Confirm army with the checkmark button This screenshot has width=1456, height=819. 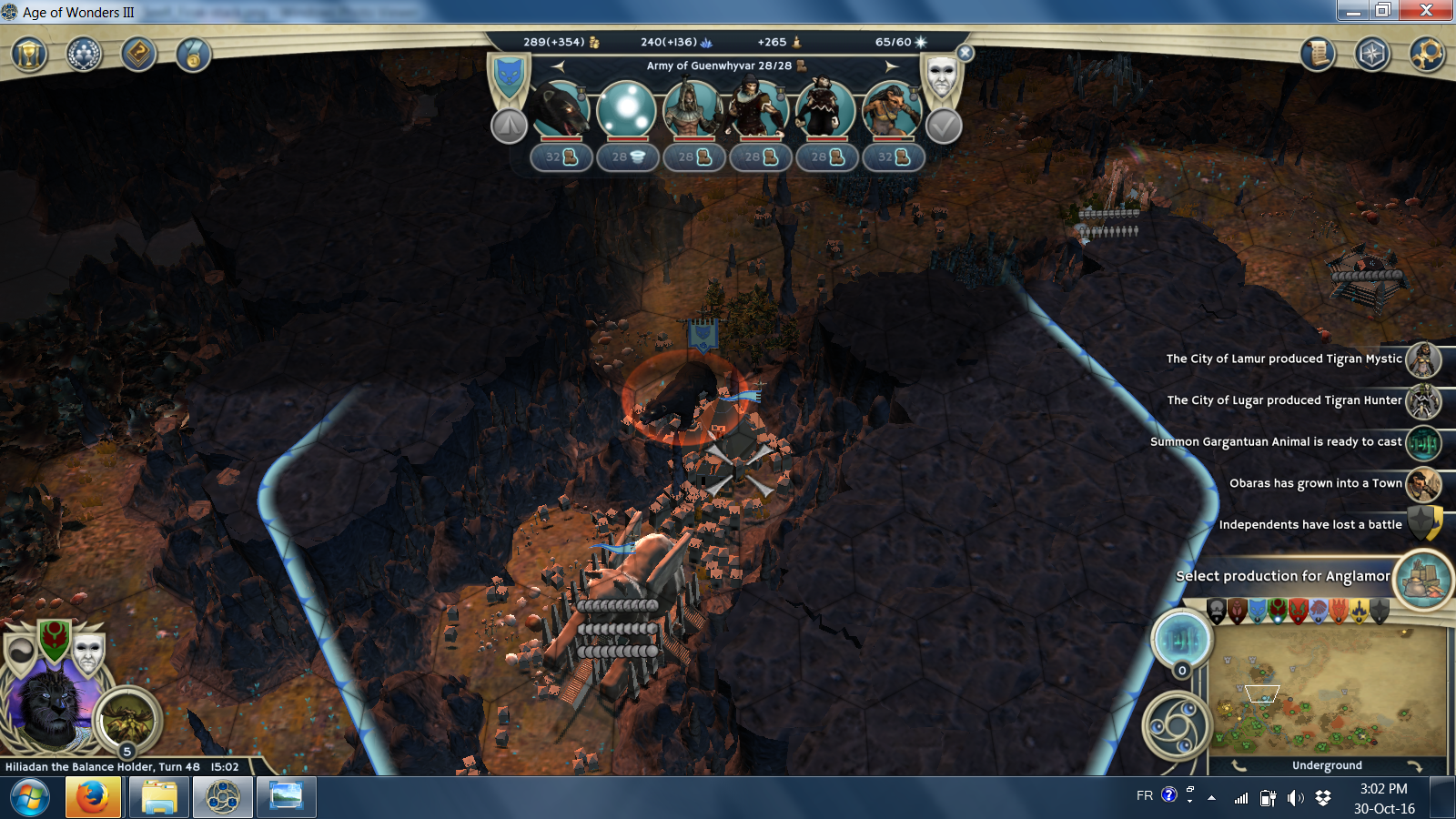pos(944,126)
